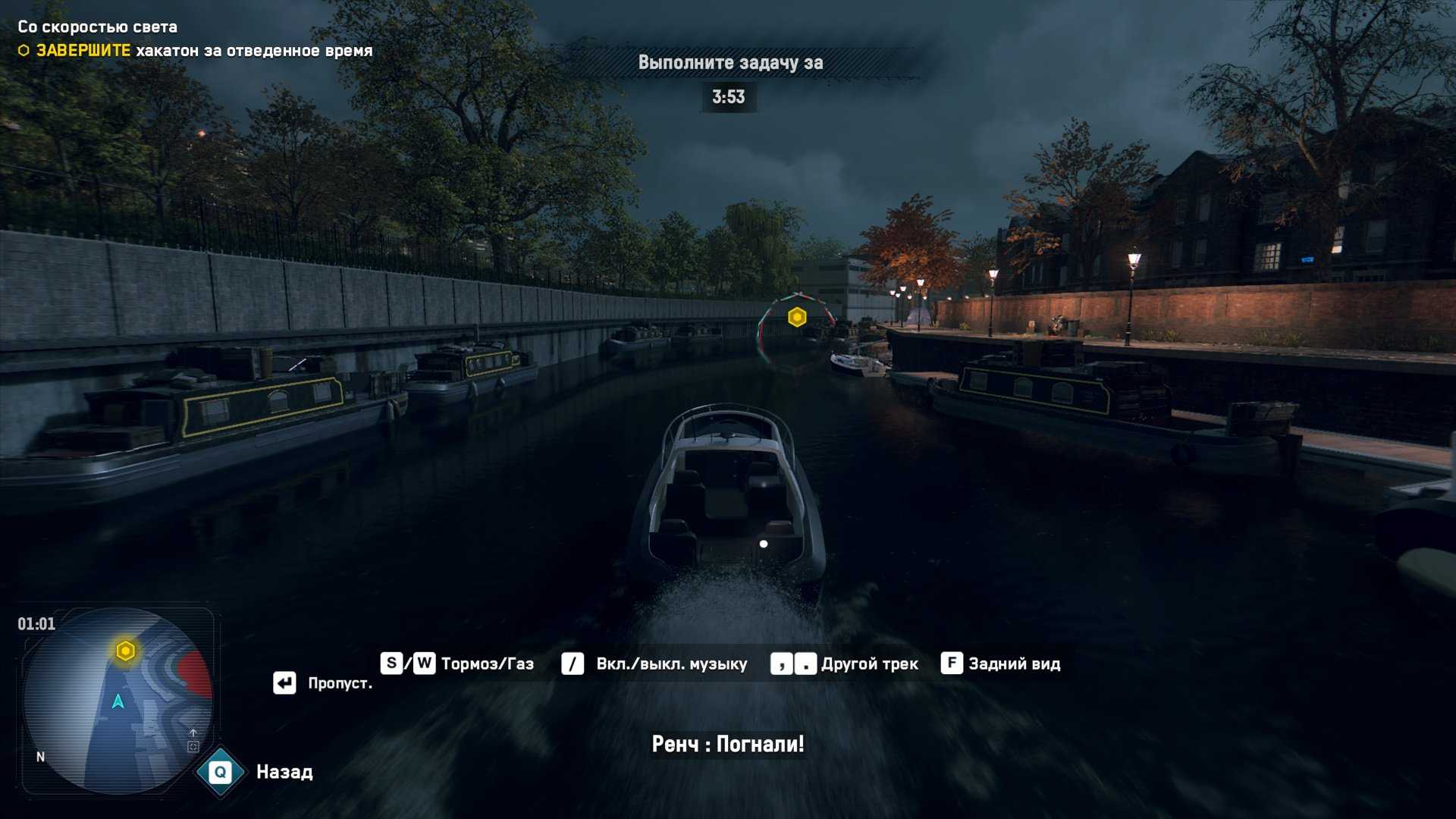Open the circular minimap
This screenshot has height=819, width=1456.
pyautogui.click(x=118, y=701)
